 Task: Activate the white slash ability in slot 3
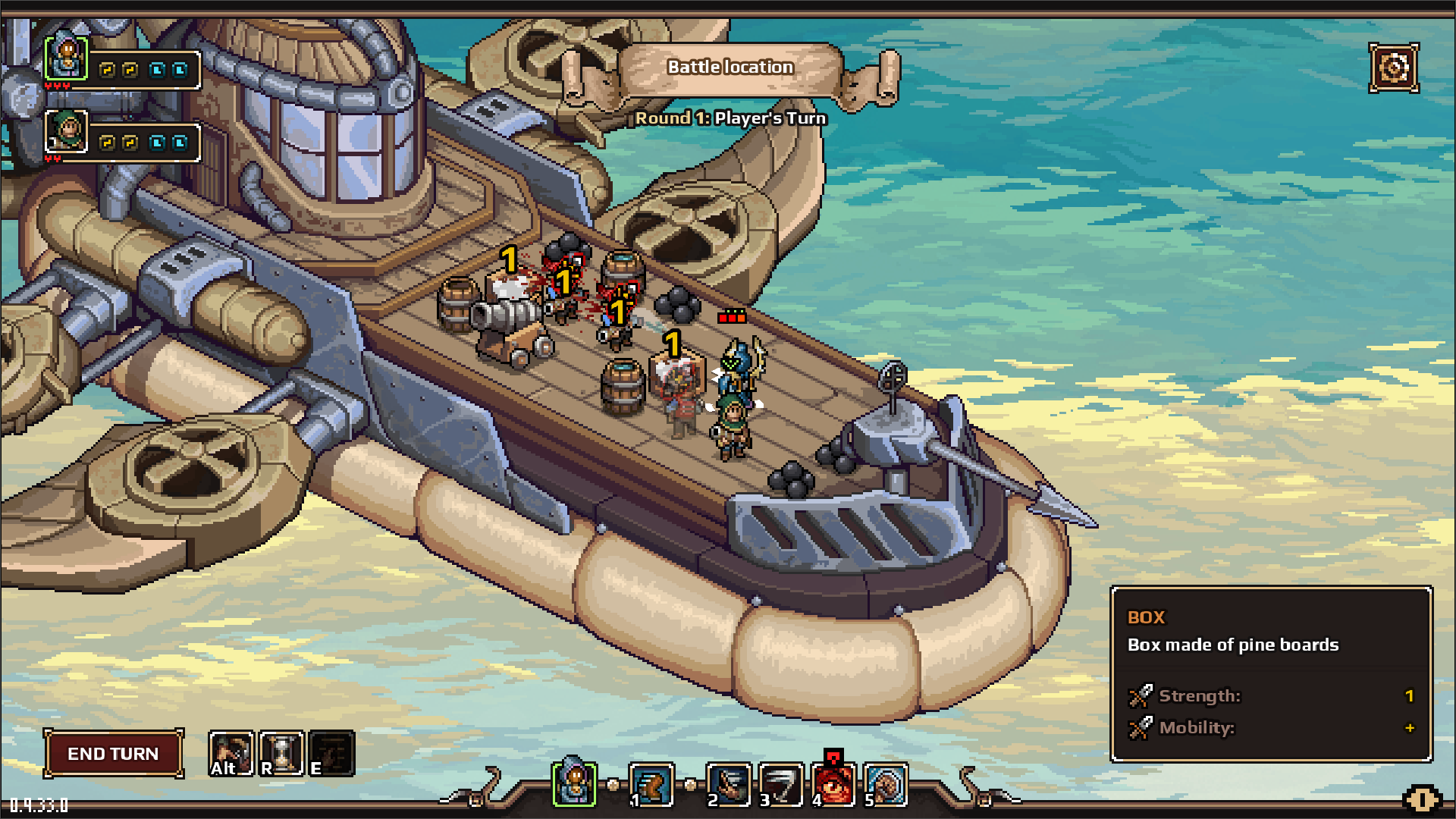point(780,784)
